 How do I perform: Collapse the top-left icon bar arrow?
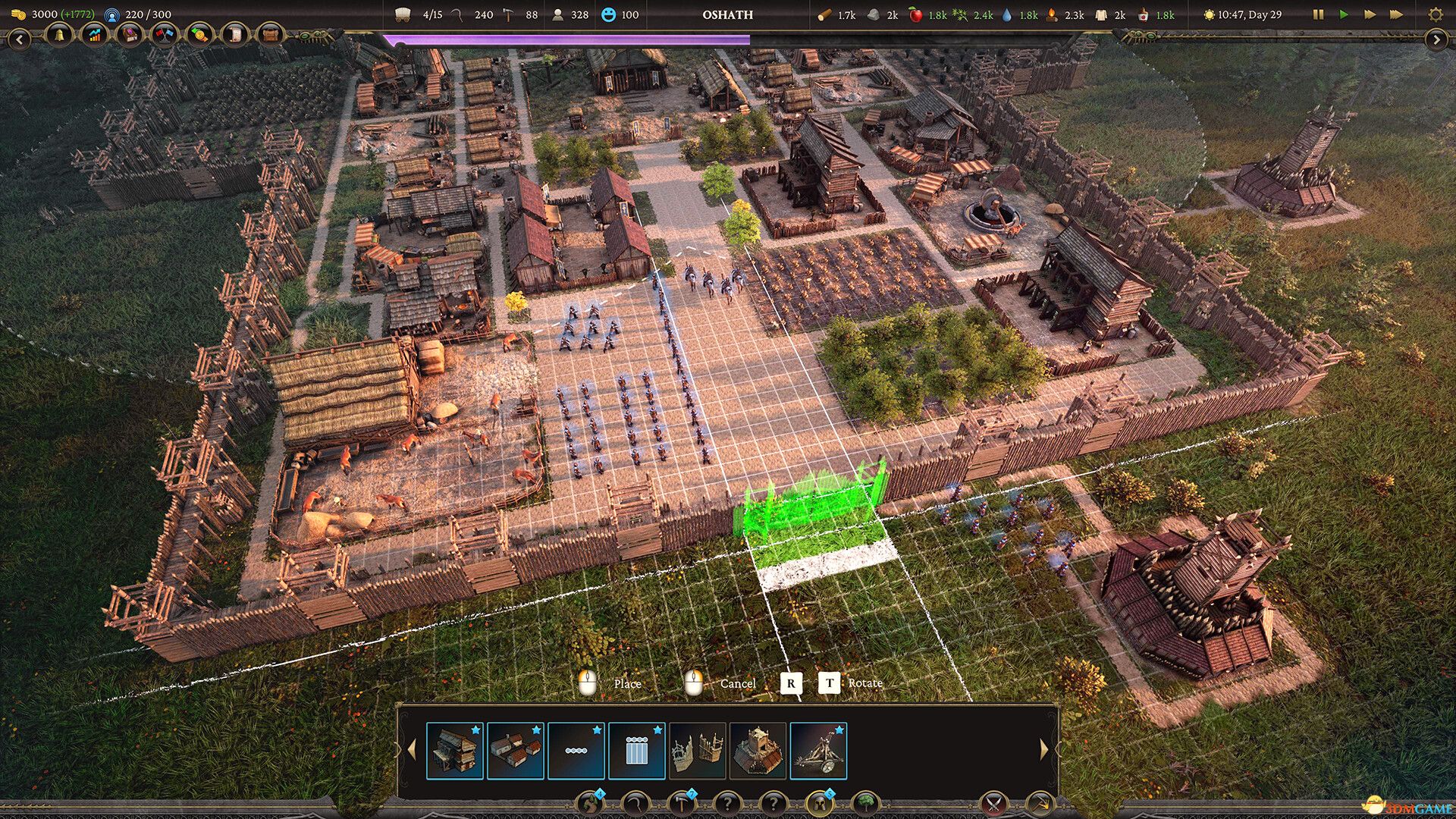(x=19, y=39)
